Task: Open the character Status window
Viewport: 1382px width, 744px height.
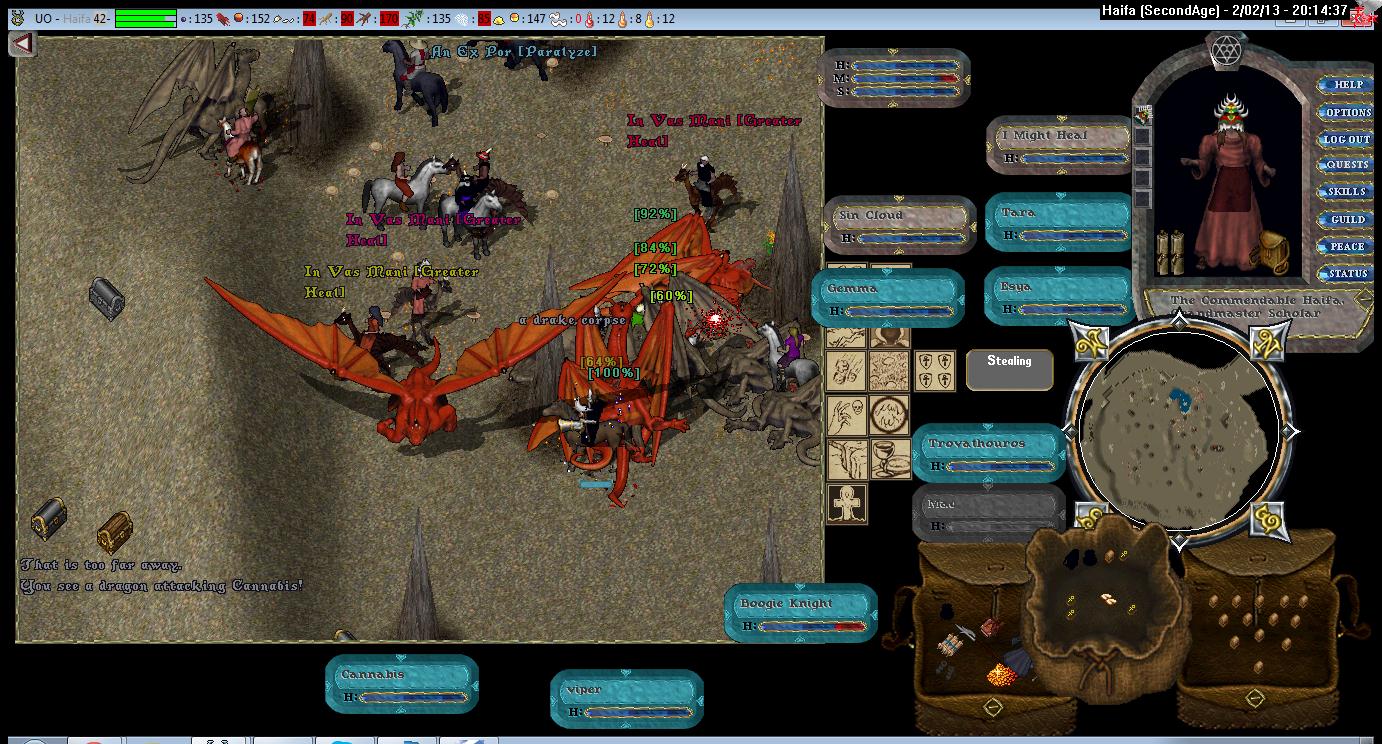Action: pyautogui.click(x=1347, y=273)
